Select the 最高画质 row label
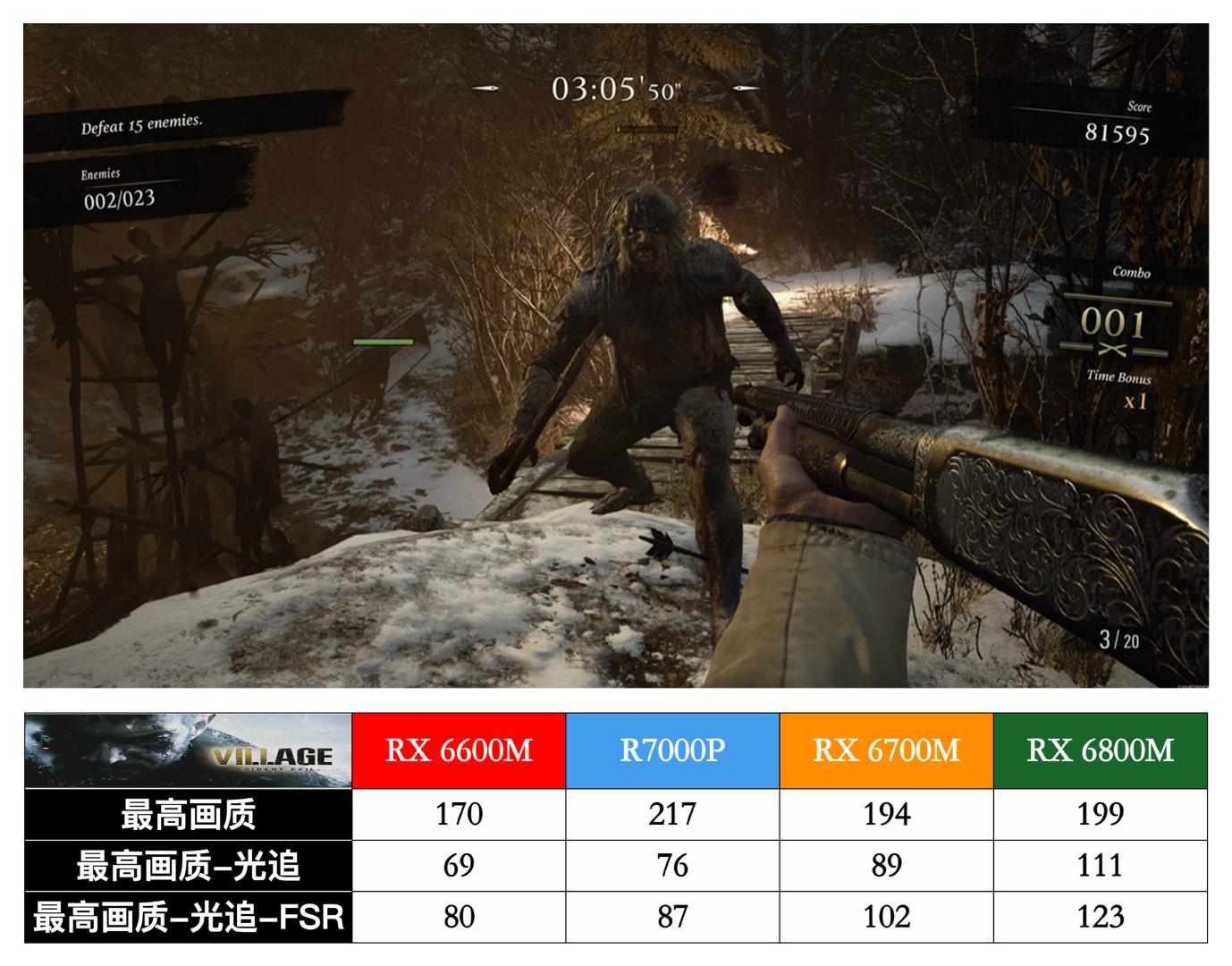1232x966 pixels. (x=188, y=814)
